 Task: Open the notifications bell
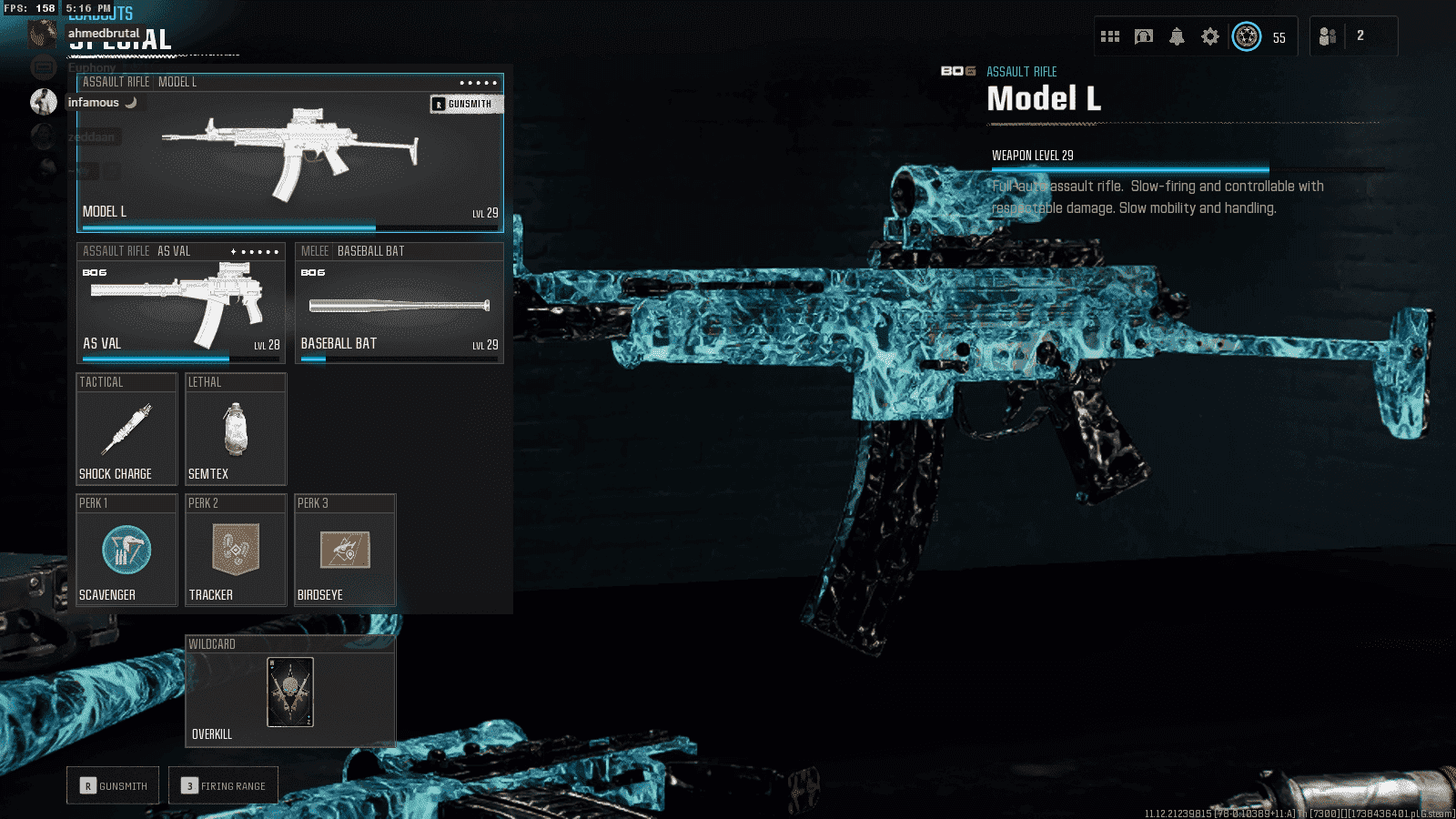pyautogui.click(x=1177, y=36)
